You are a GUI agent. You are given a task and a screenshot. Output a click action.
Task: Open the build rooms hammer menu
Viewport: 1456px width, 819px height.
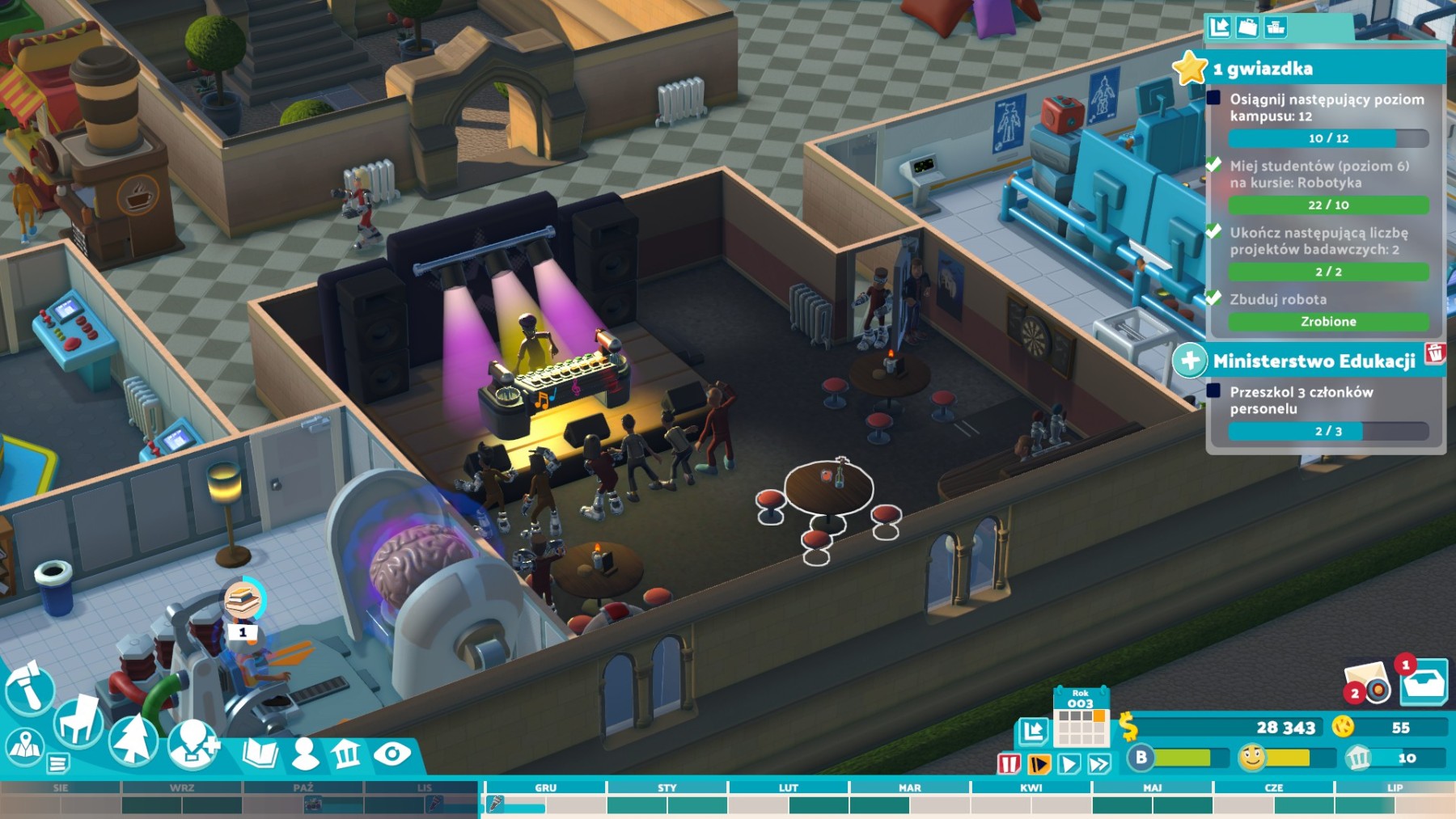pos(28,689)
